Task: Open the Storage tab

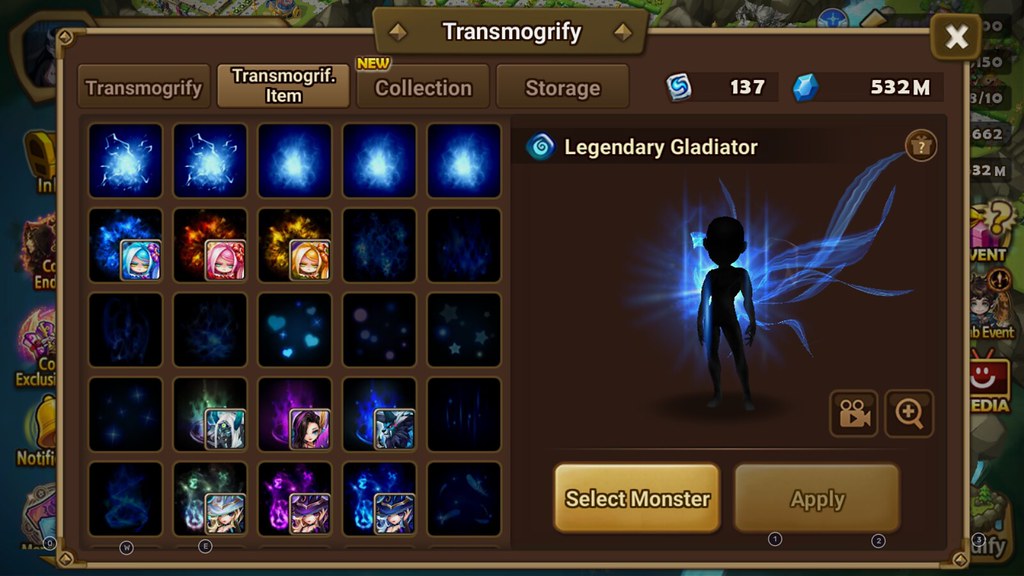Action: [562, 87]
